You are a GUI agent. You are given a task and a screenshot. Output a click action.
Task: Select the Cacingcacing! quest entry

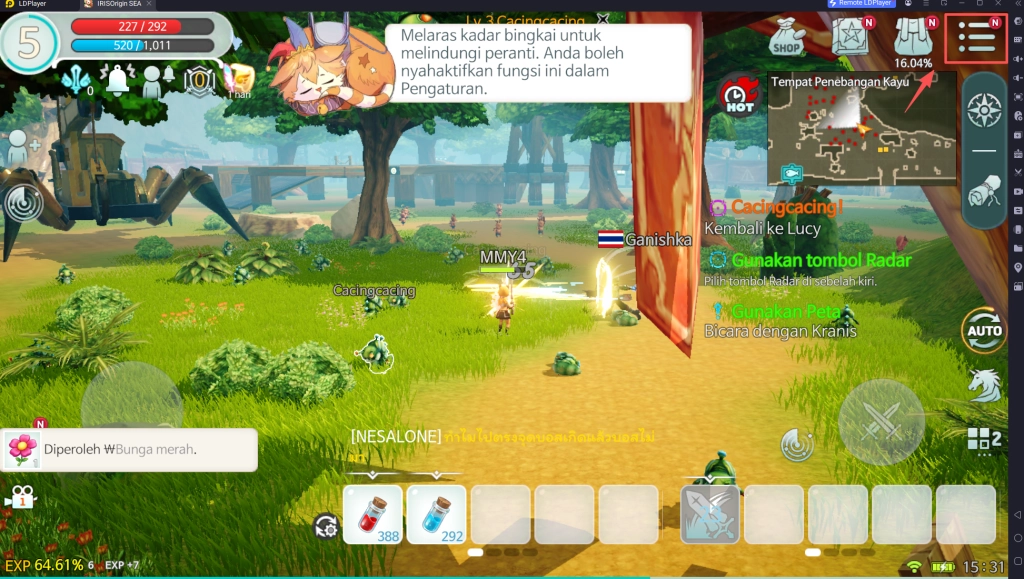pos(776,208)
